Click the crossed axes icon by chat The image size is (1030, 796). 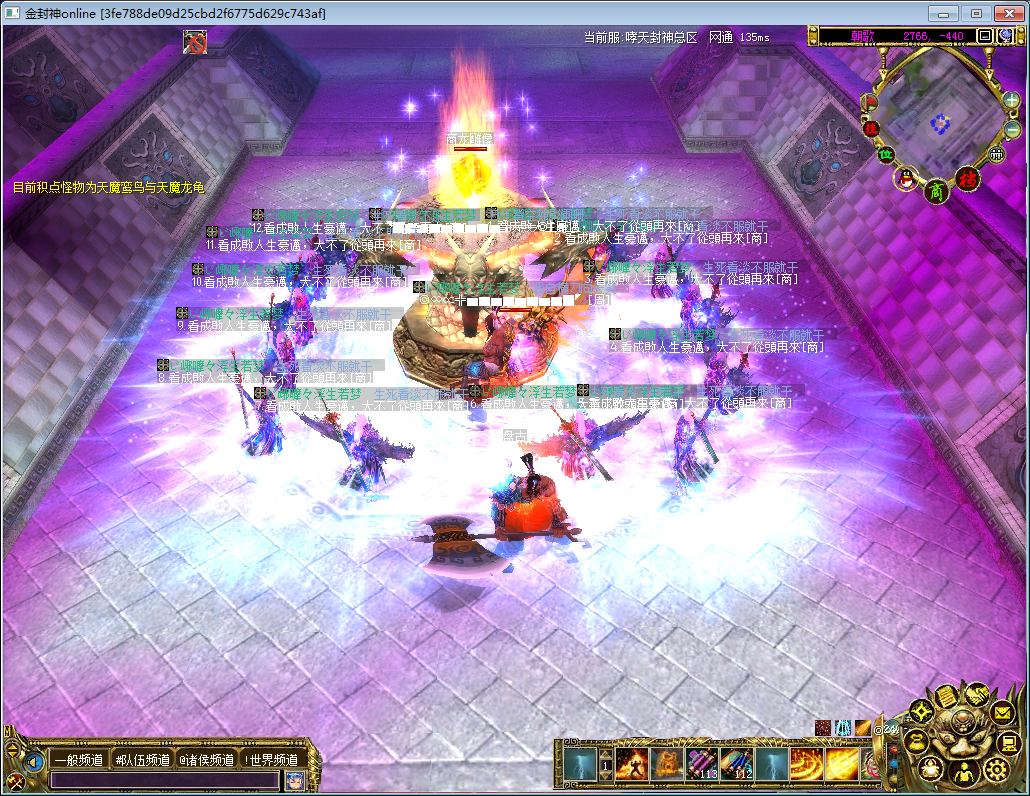pos(16,780)
